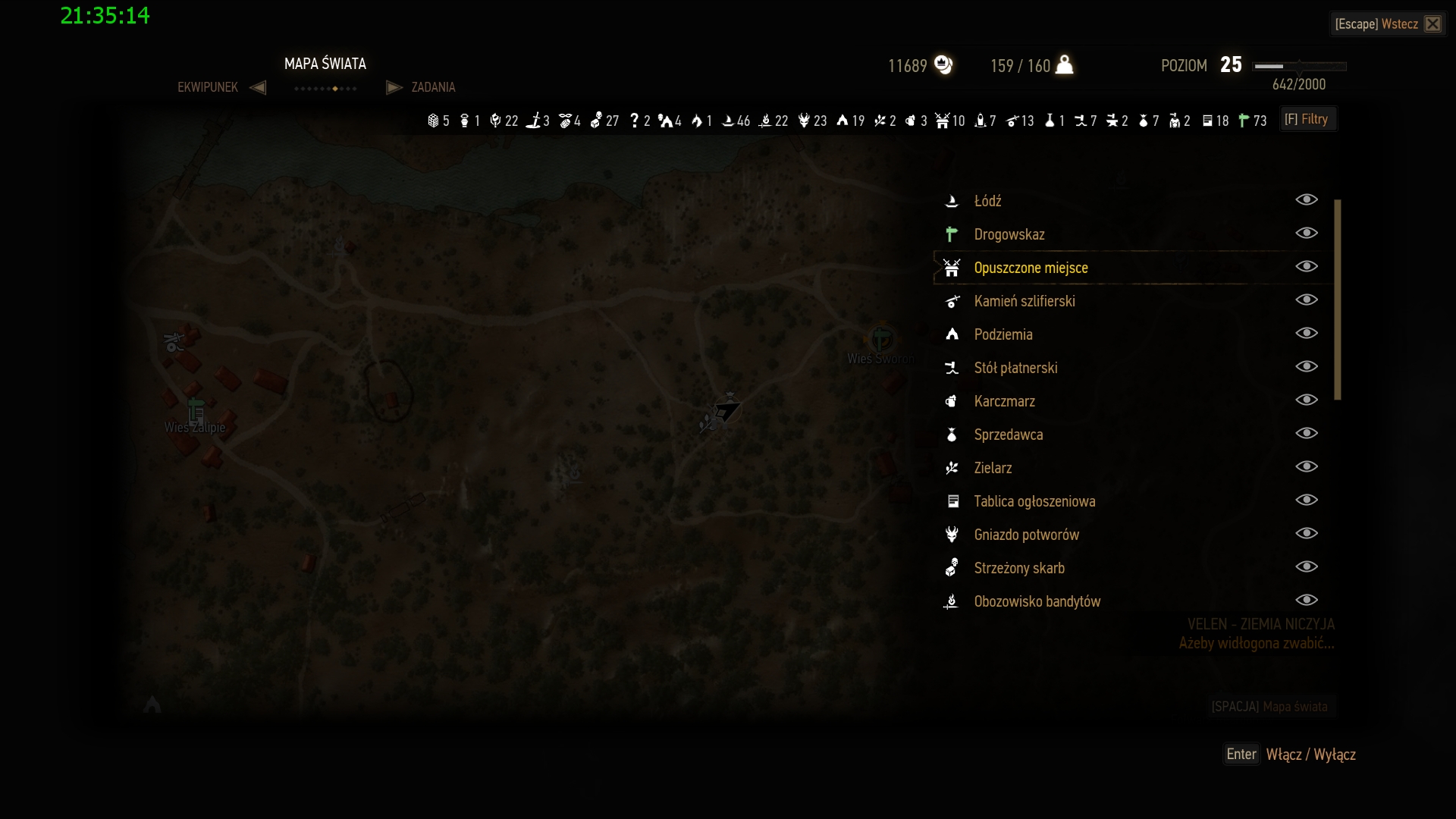Toggle visibility of Opuszczone miejsce
Screen dimensions: 1456x819
pos(1306,267)
